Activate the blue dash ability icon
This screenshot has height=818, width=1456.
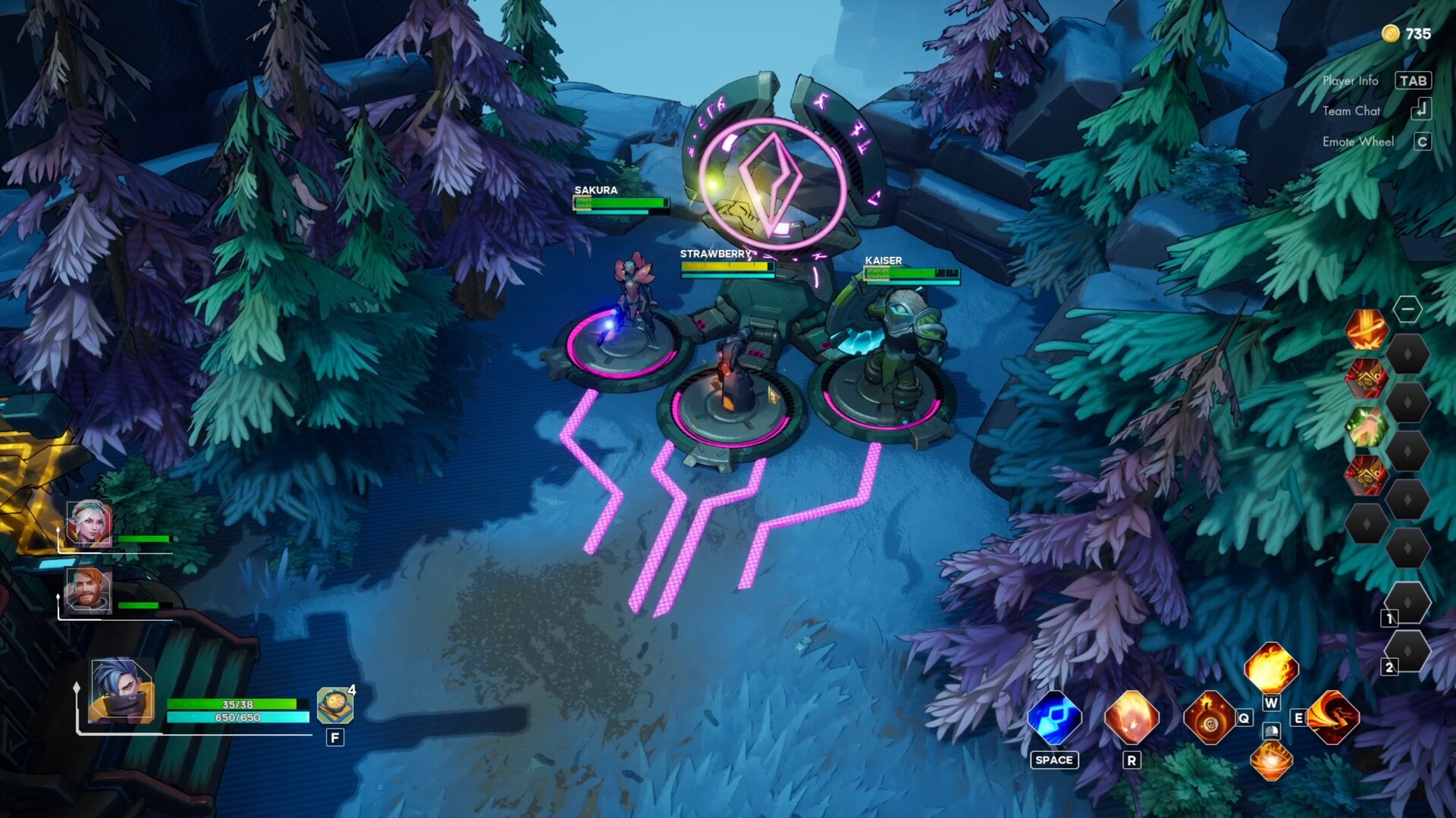[x=1054, y=717]
